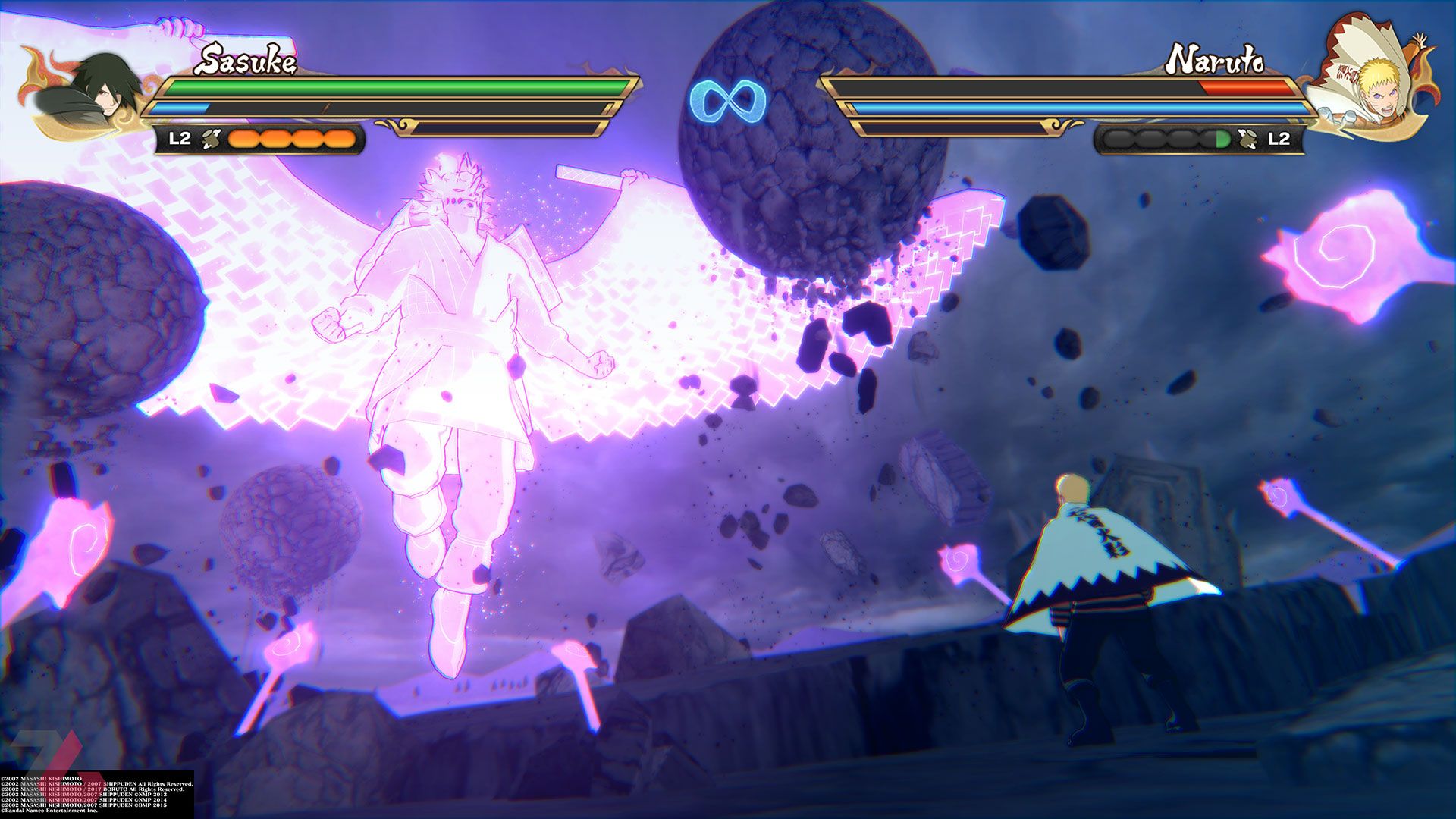Toggle Sasuke's L2 button indicator

(180, 139)
